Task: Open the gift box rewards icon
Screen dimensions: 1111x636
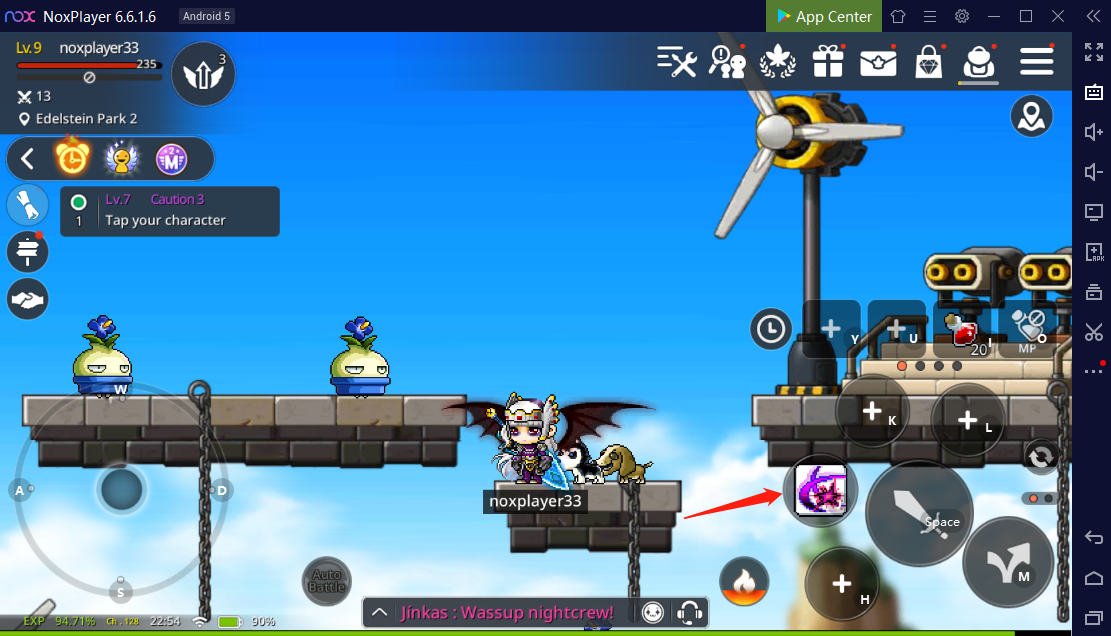Action: coord(827,62)
